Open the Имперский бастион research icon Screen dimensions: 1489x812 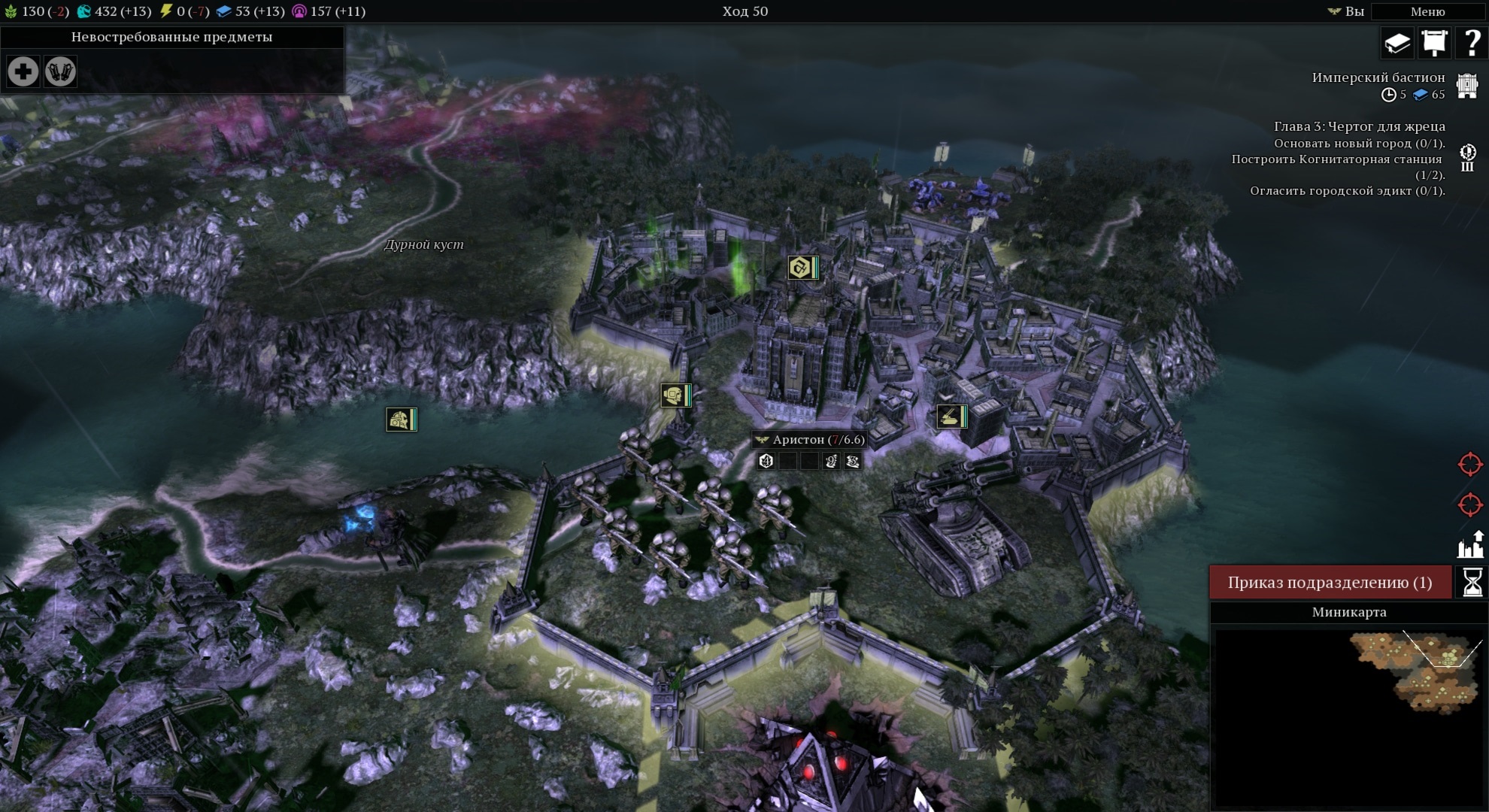tap(1467, 86)
